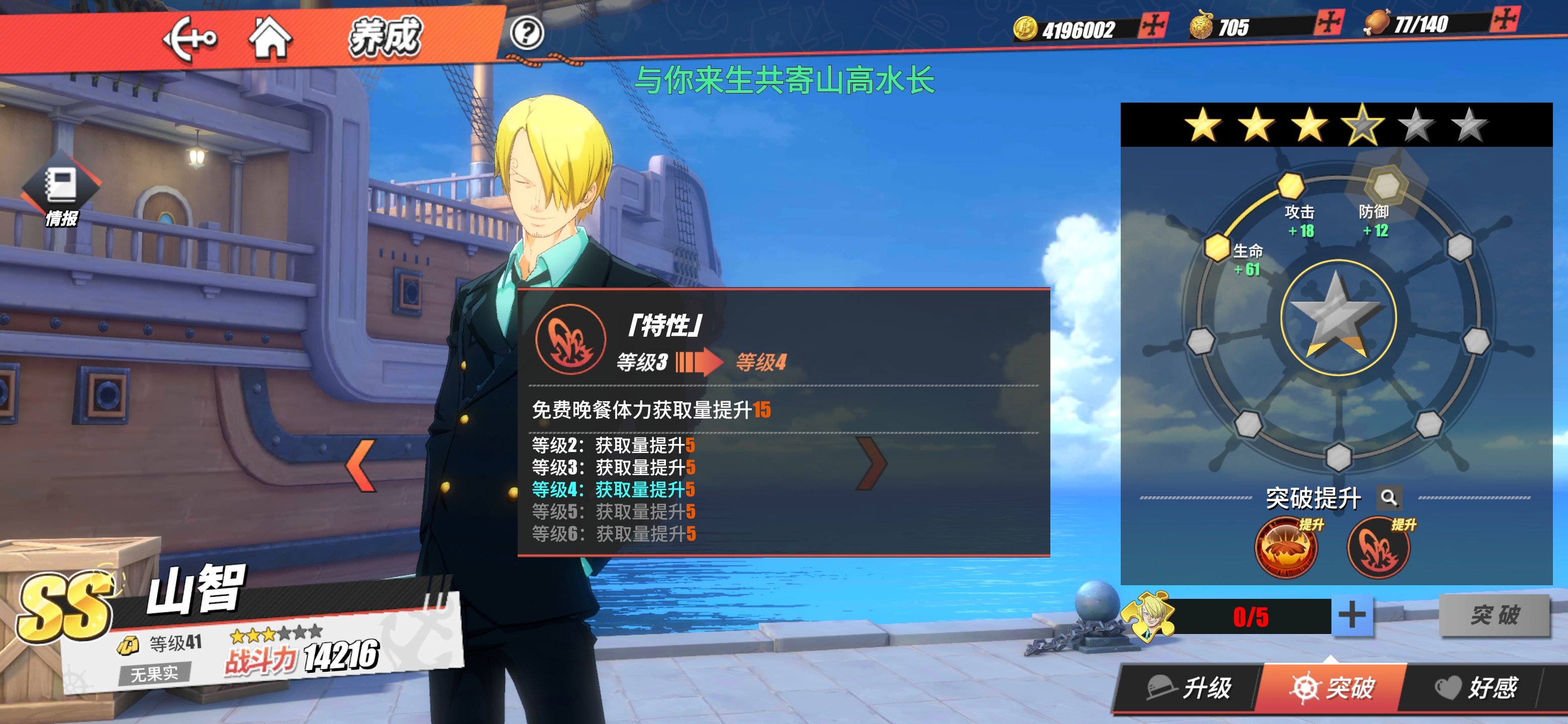Switch to the previous character with left arrow
Screen dimensions: 1568x724
click(x=361, y=465)
